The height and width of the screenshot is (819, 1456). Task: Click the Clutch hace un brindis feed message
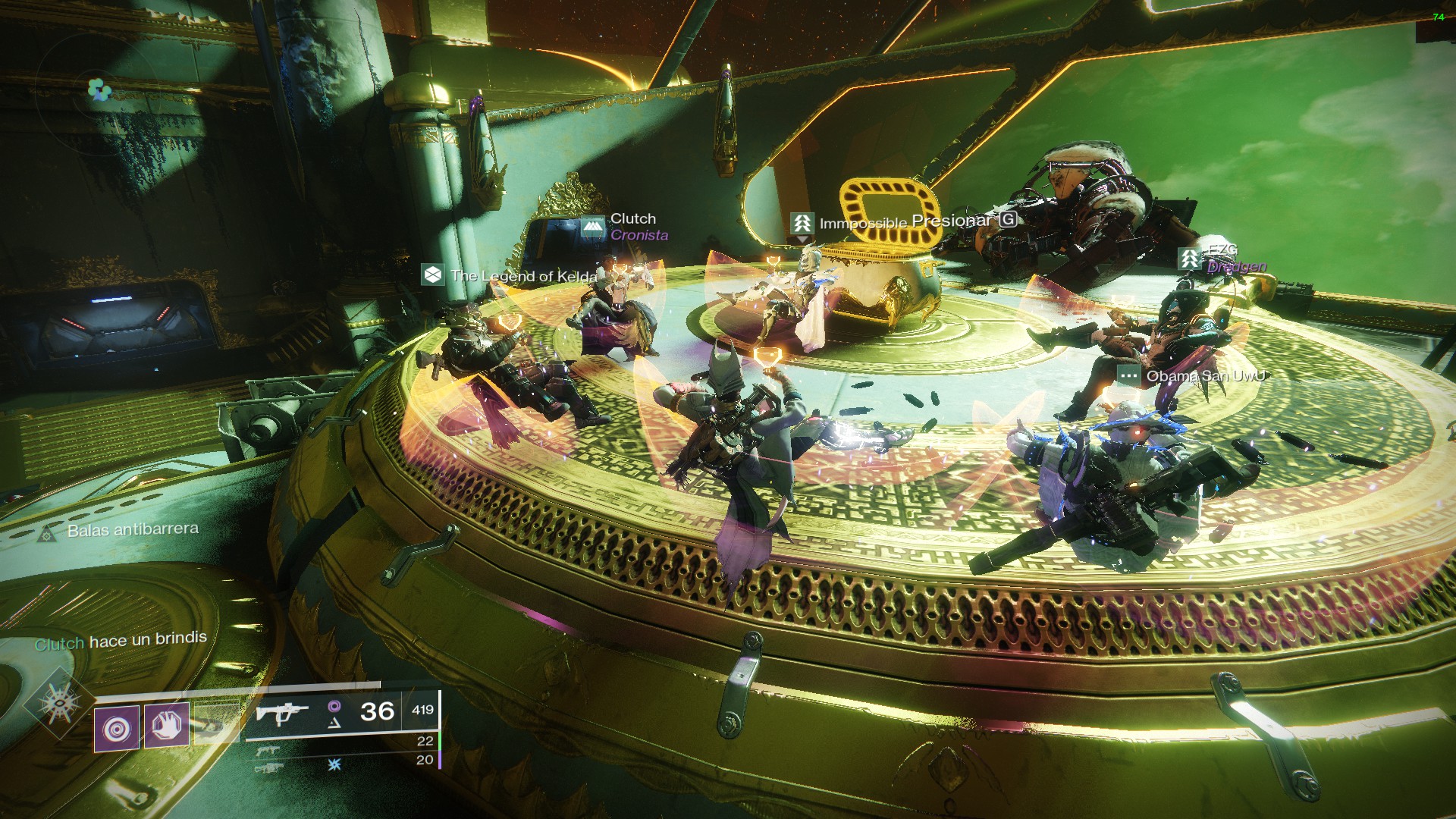(x=121, y=641)
